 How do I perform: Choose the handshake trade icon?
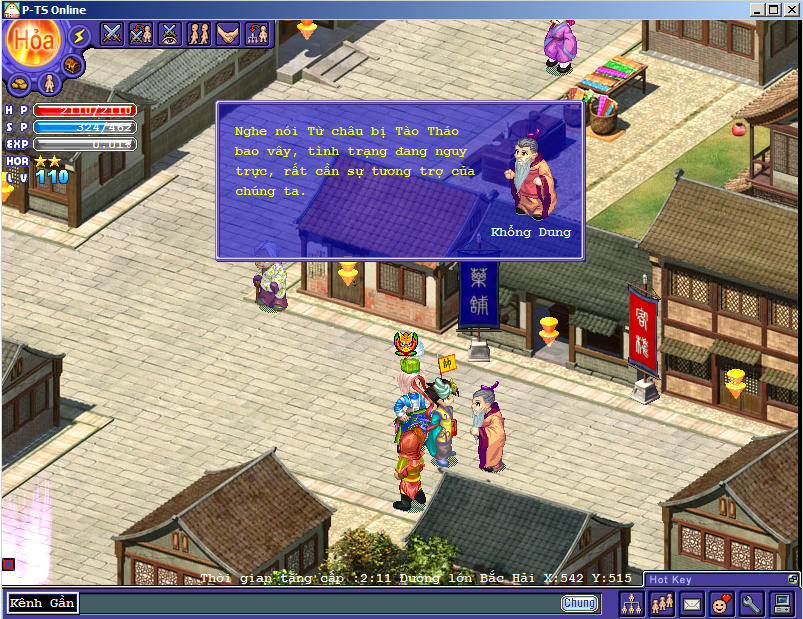pos(228,34)
